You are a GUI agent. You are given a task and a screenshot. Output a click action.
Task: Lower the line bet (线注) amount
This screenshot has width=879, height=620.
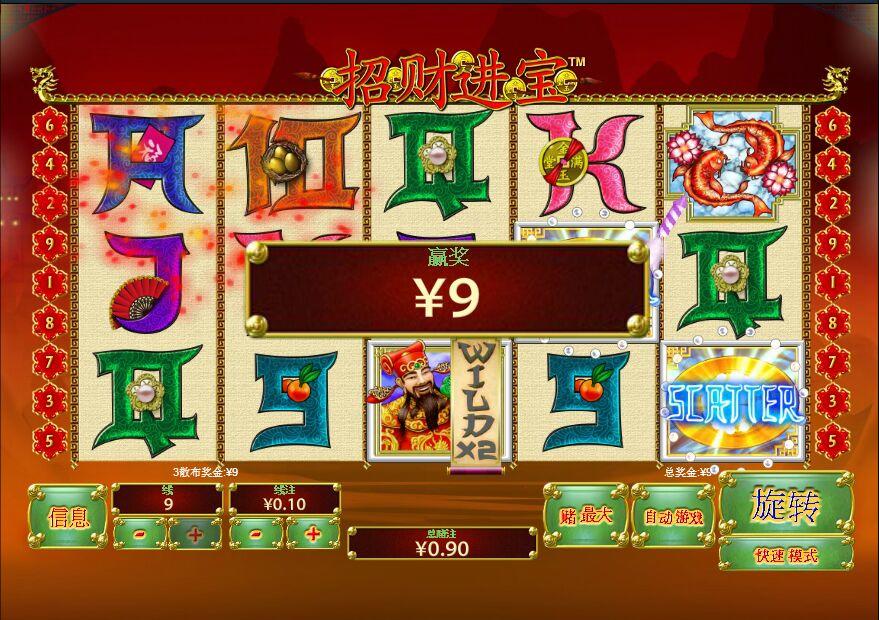[257, 534]
